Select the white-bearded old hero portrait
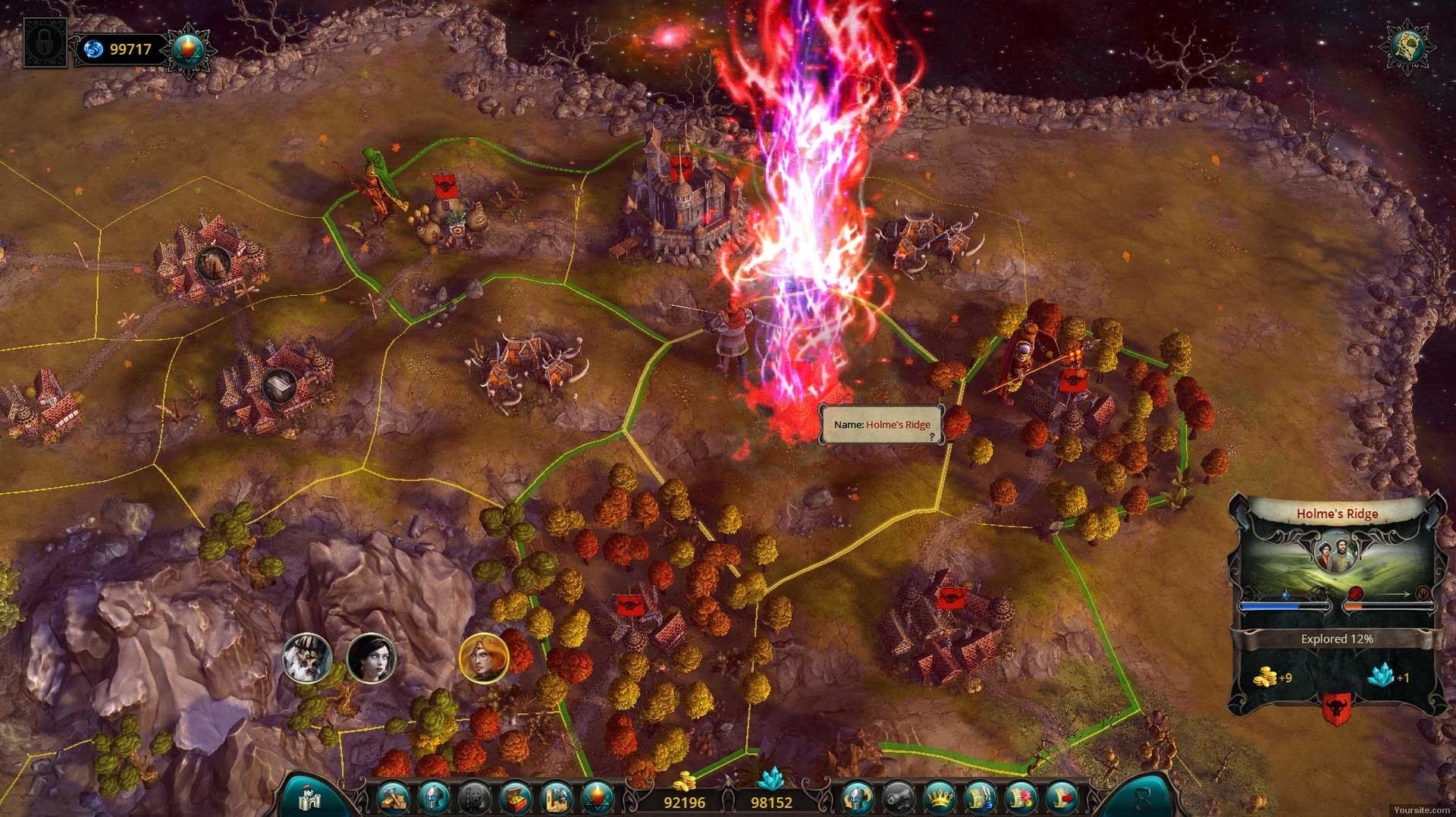The image size is (1456, 817). point(307,658)
